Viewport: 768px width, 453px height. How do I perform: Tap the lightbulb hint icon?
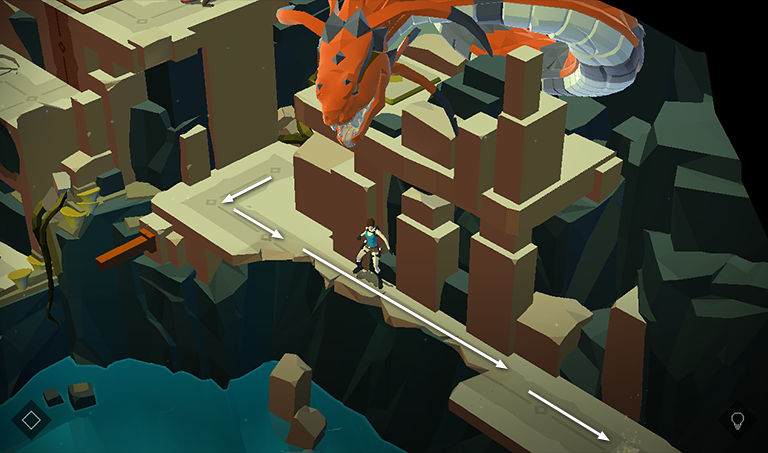pyautogui.click(x=738, y=420)
